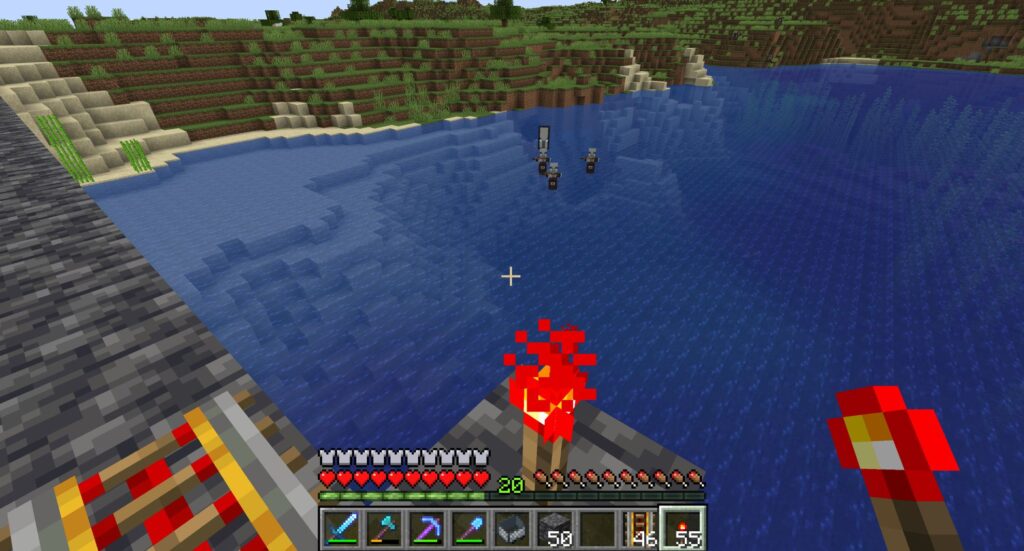
Task: Switch to the diamond shovel slot
Action: point(470,527)
